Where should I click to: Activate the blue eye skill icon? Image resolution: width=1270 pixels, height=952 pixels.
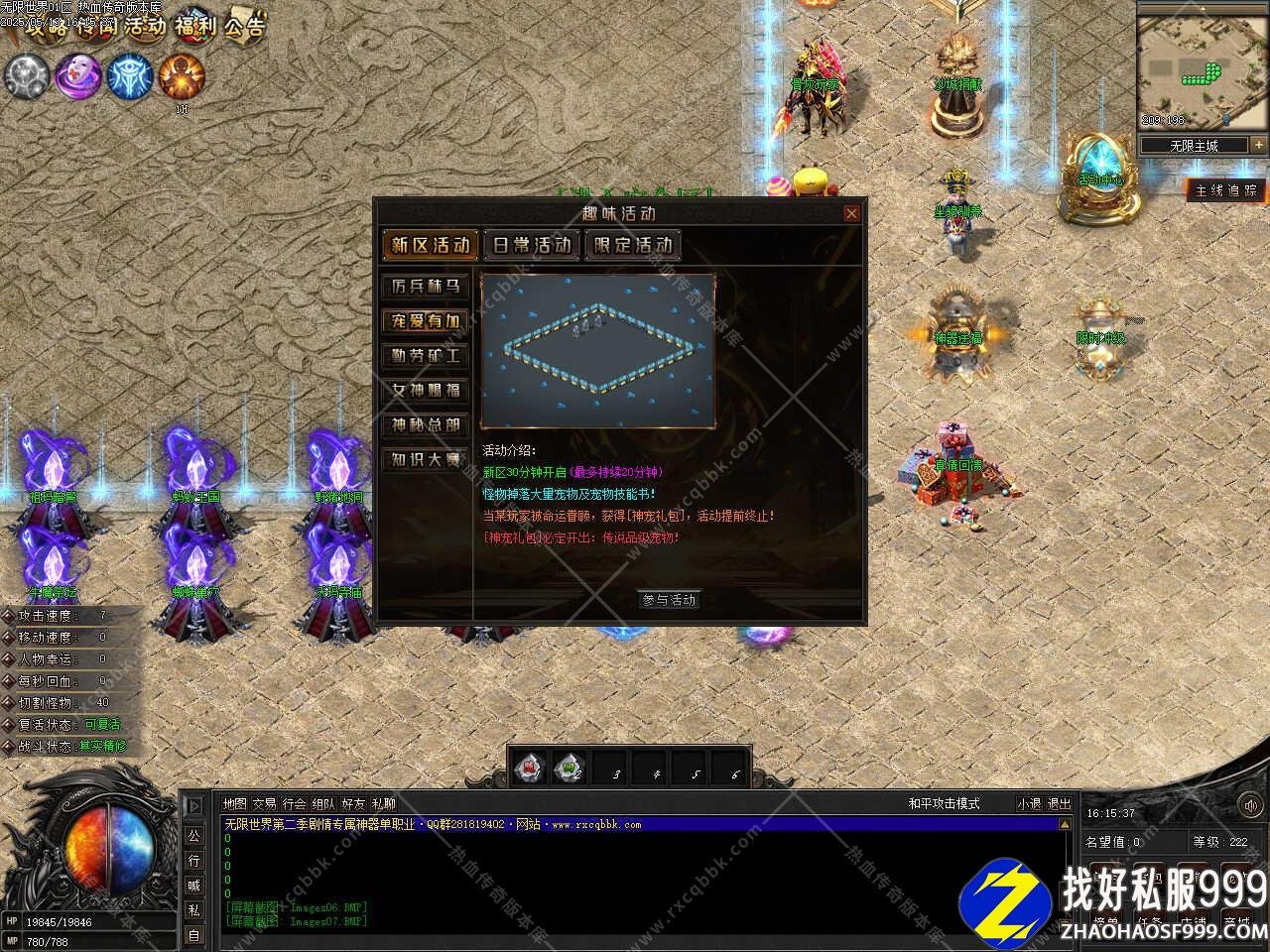click(130, 76)
